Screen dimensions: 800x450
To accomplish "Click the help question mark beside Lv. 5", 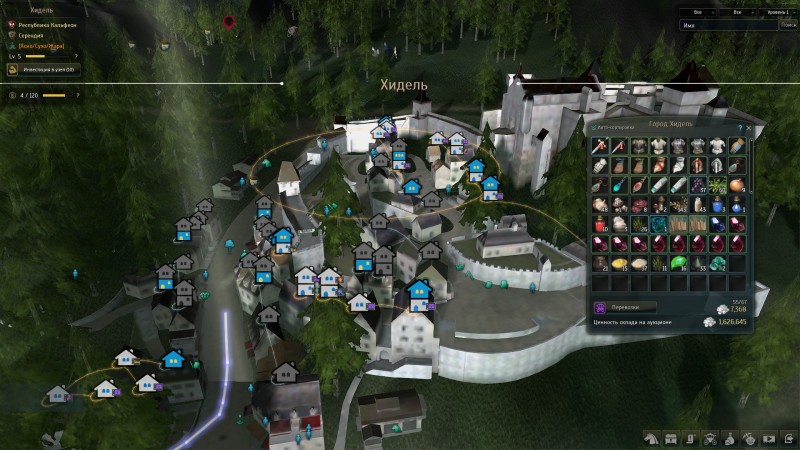I will coord(76,56).
